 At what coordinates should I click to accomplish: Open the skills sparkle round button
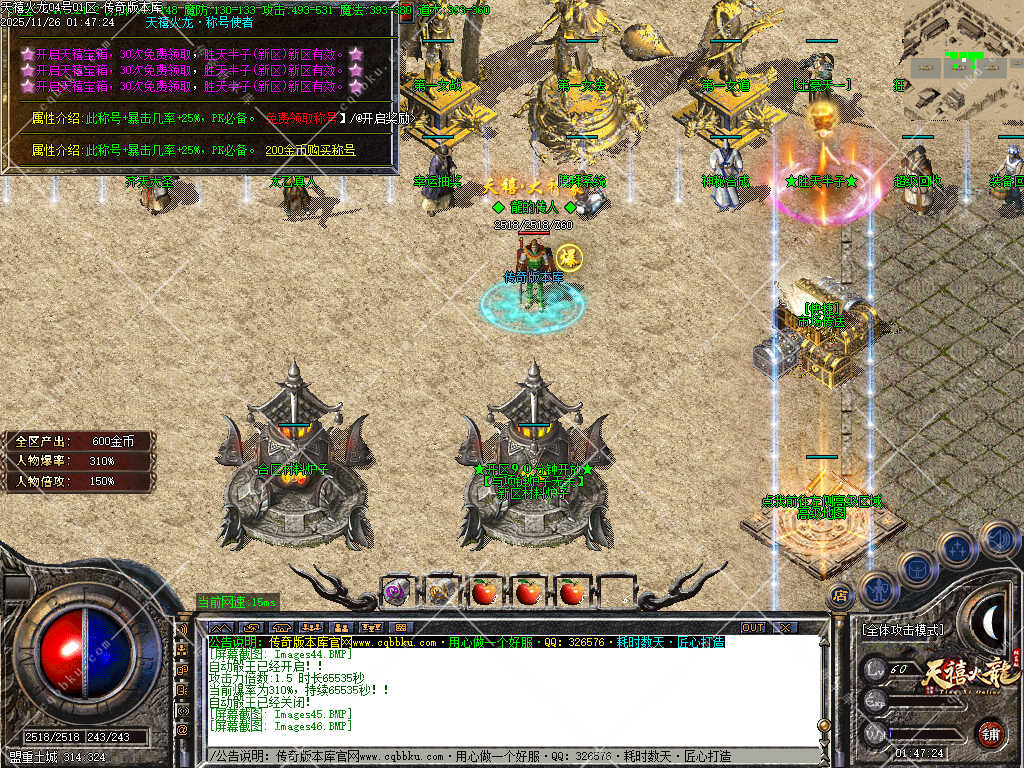[x=957, y=548]
